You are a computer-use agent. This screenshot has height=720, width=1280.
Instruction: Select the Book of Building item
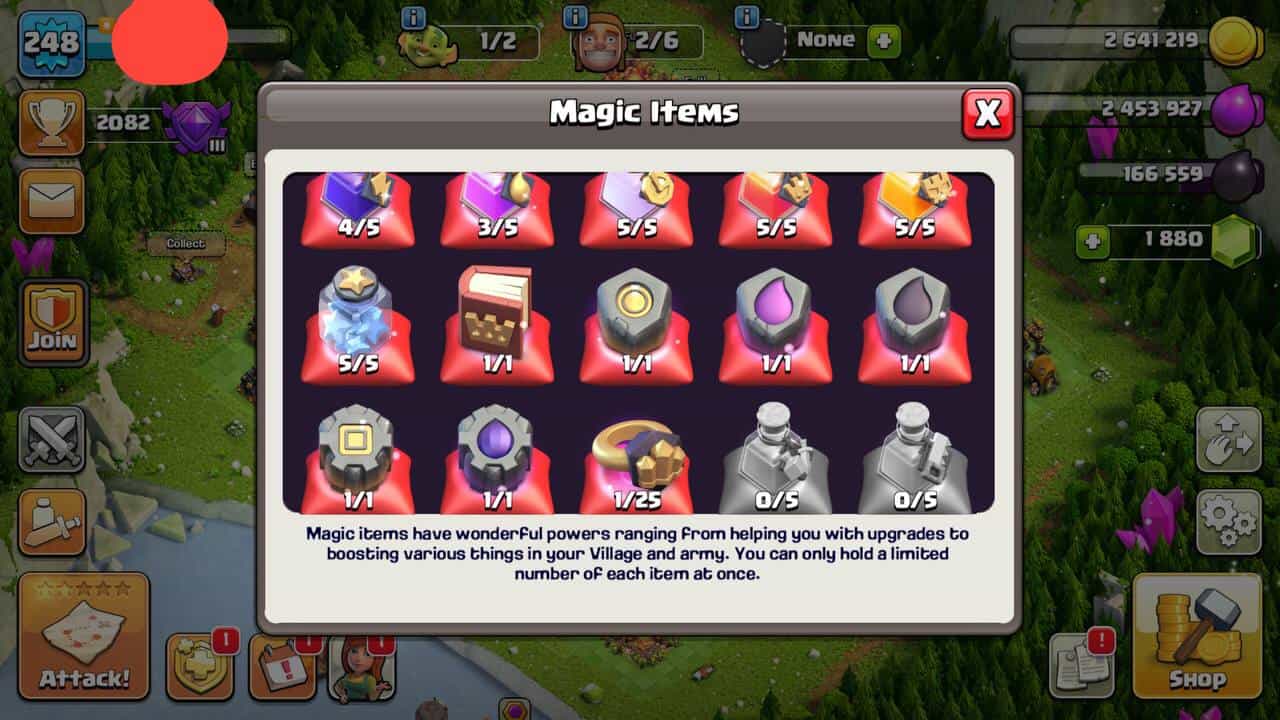[497, 324]
